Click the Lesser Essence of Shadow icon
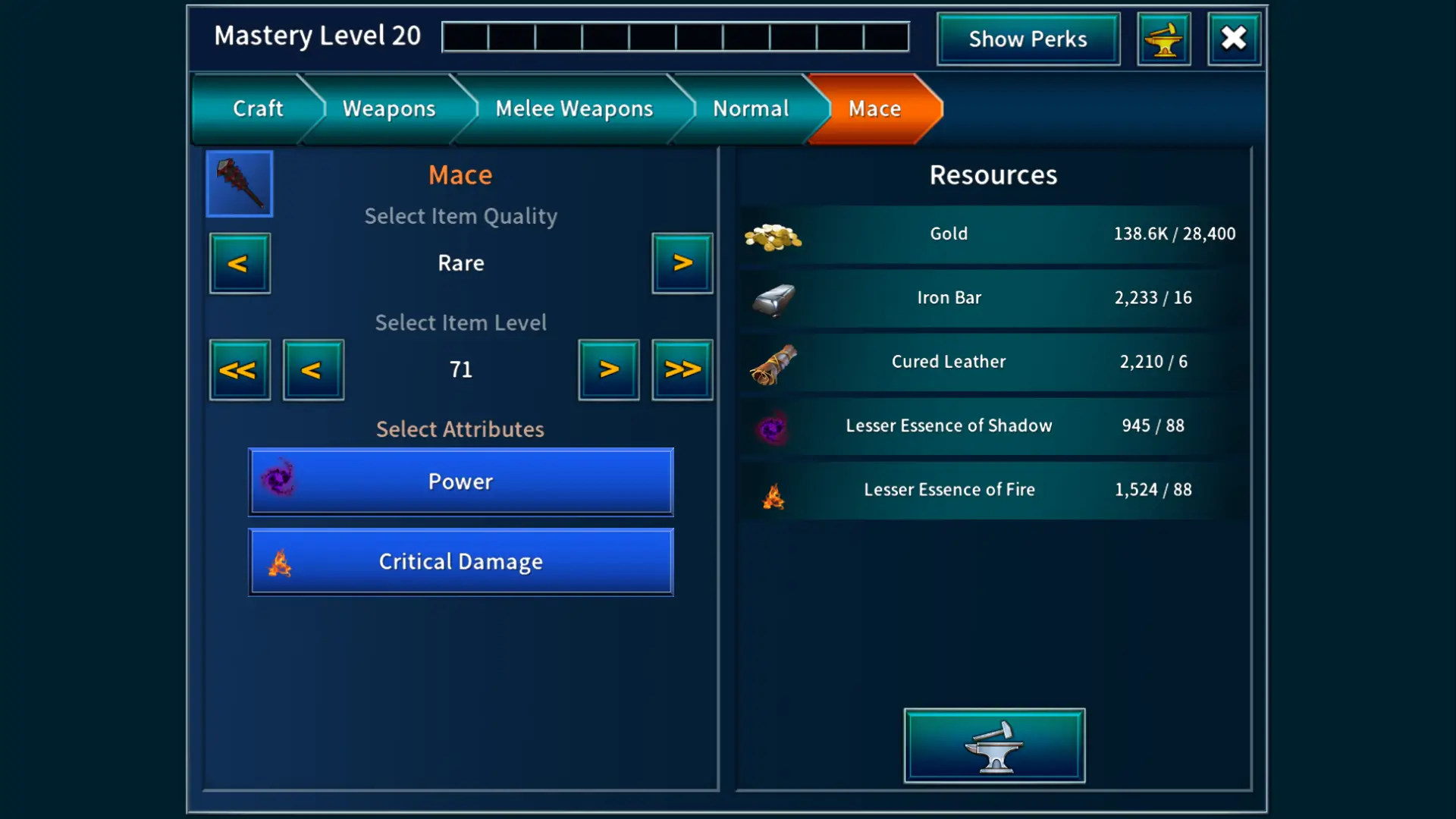 [x=773, y=426]
